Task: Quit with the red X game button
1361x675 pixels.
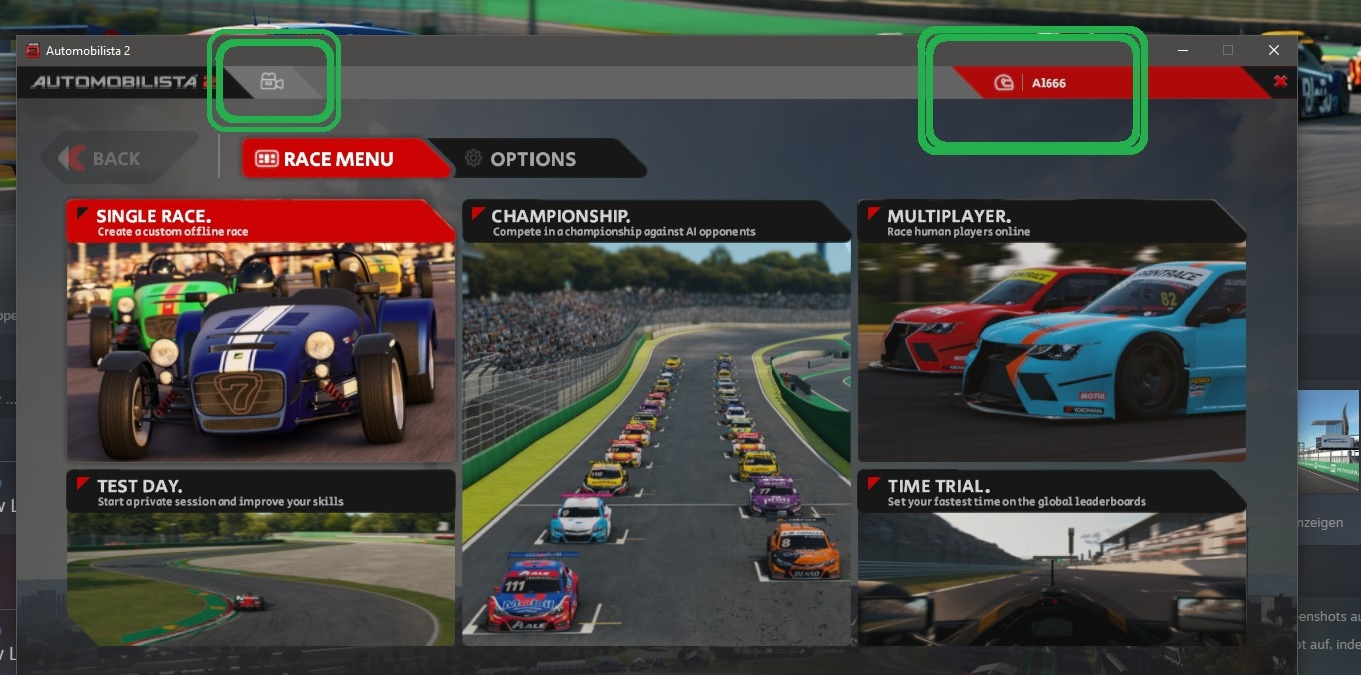Action: point(1280,82)
